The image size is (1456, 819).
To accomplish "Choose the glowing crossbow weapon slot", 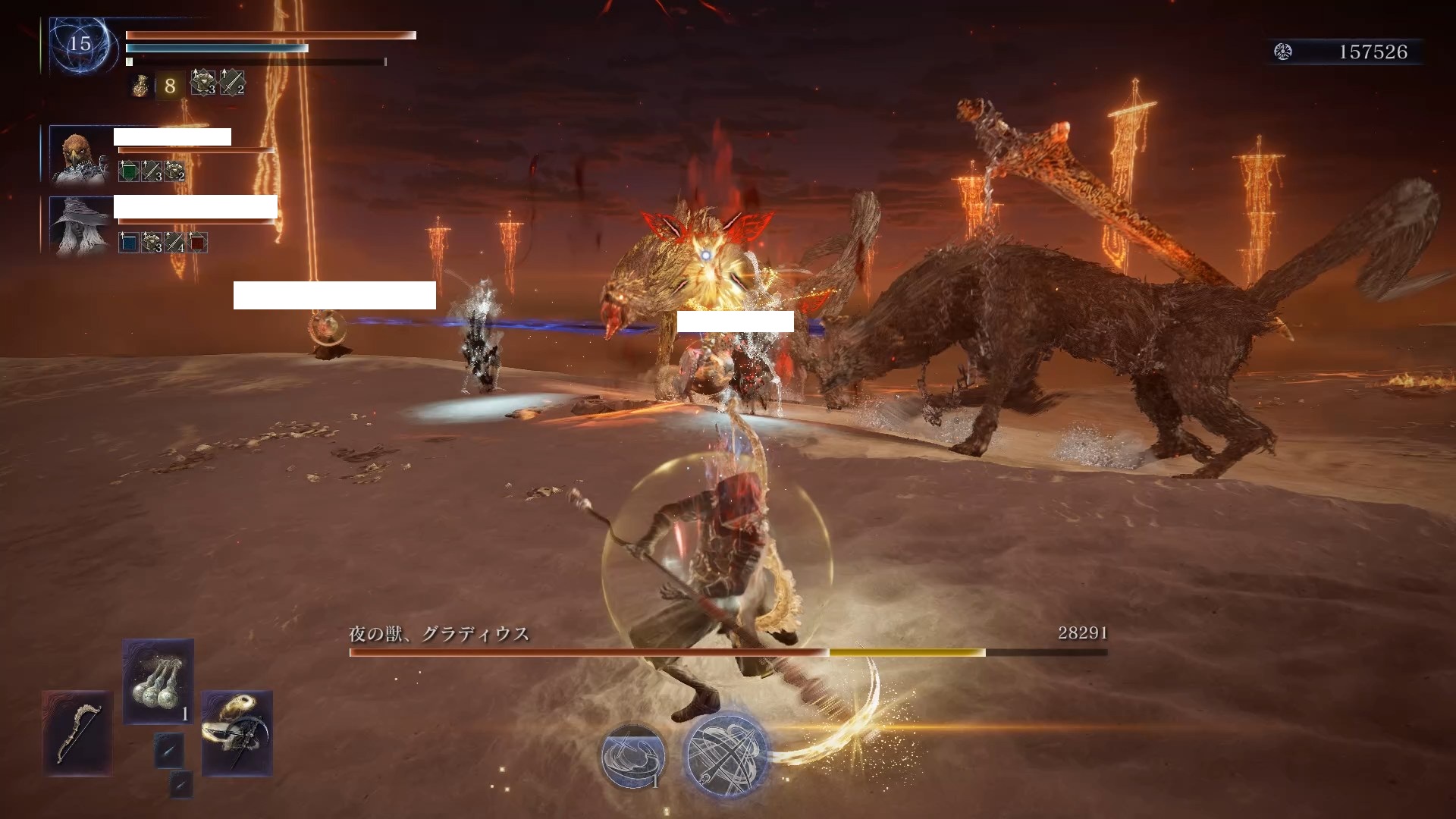I will pyautogui.click(x=237, y=733).
